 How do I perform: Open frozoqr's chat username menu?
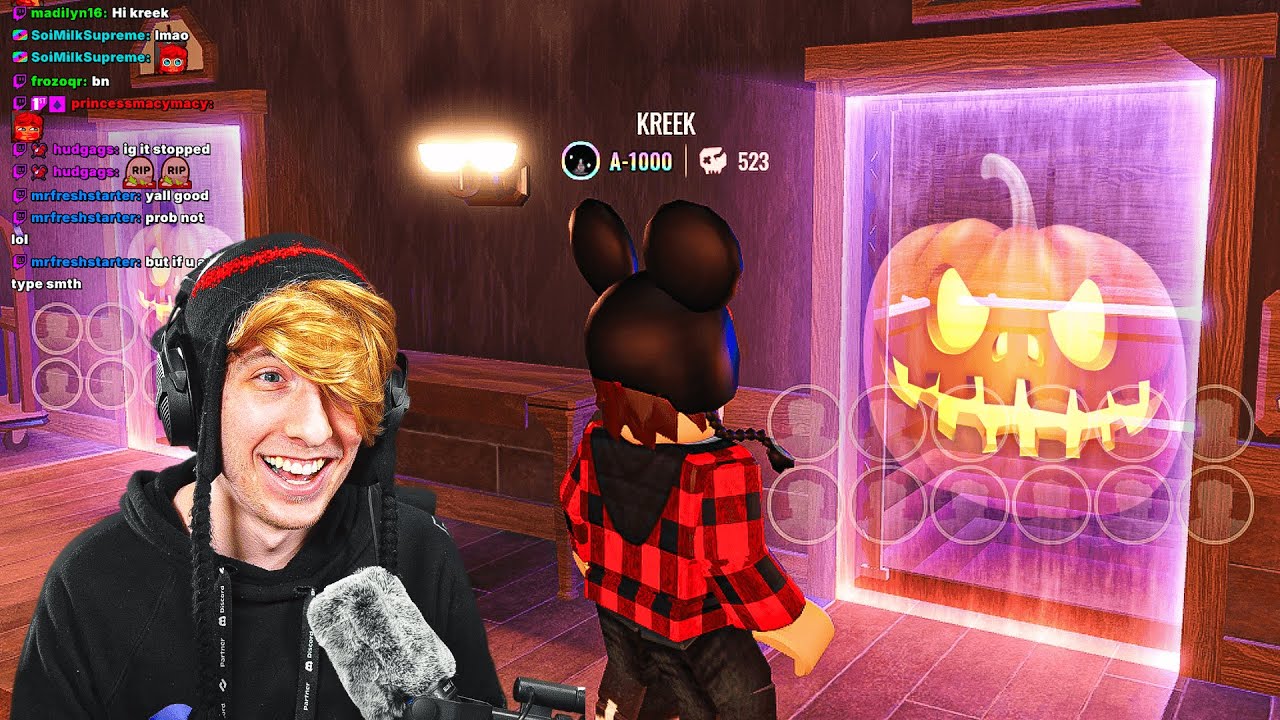point(56,82)
